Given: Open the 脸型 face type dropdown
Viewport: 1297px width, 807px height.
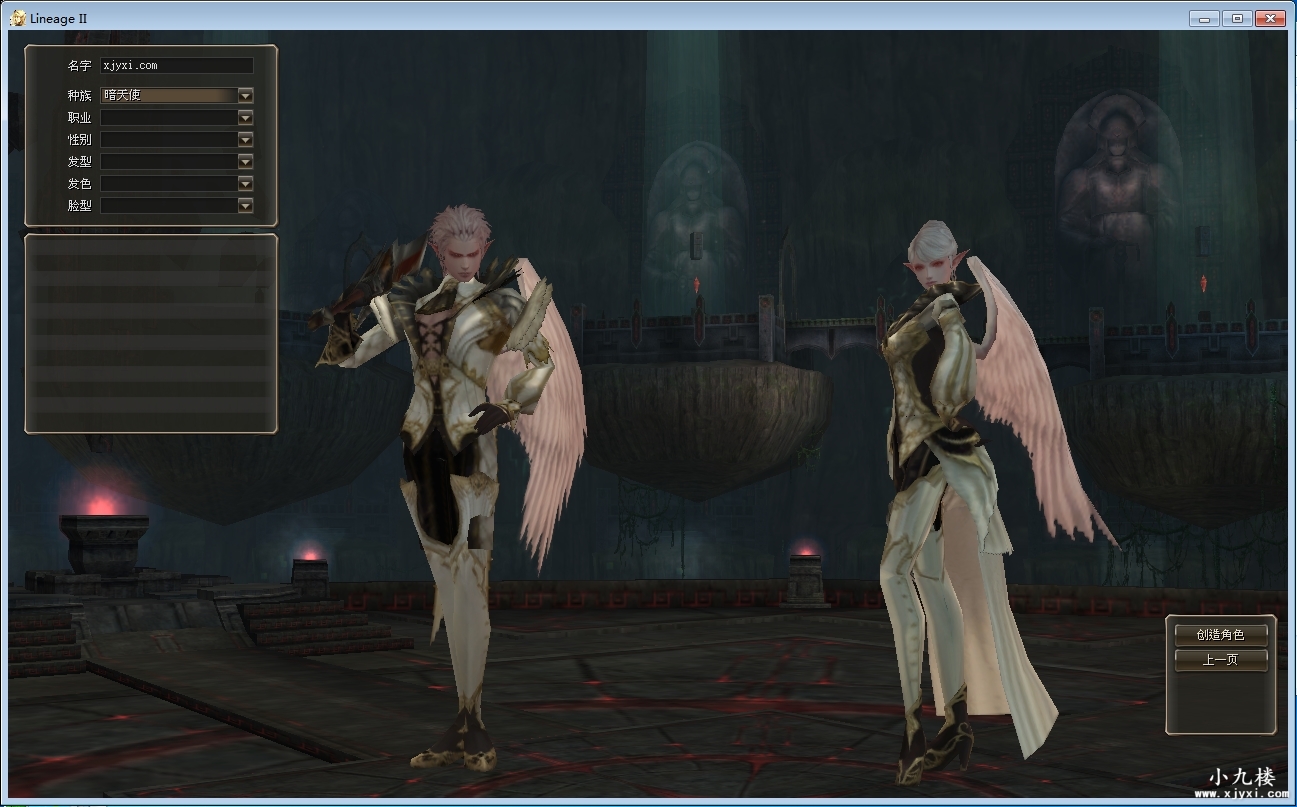Looking at the screenshot, I should (245, 205).
